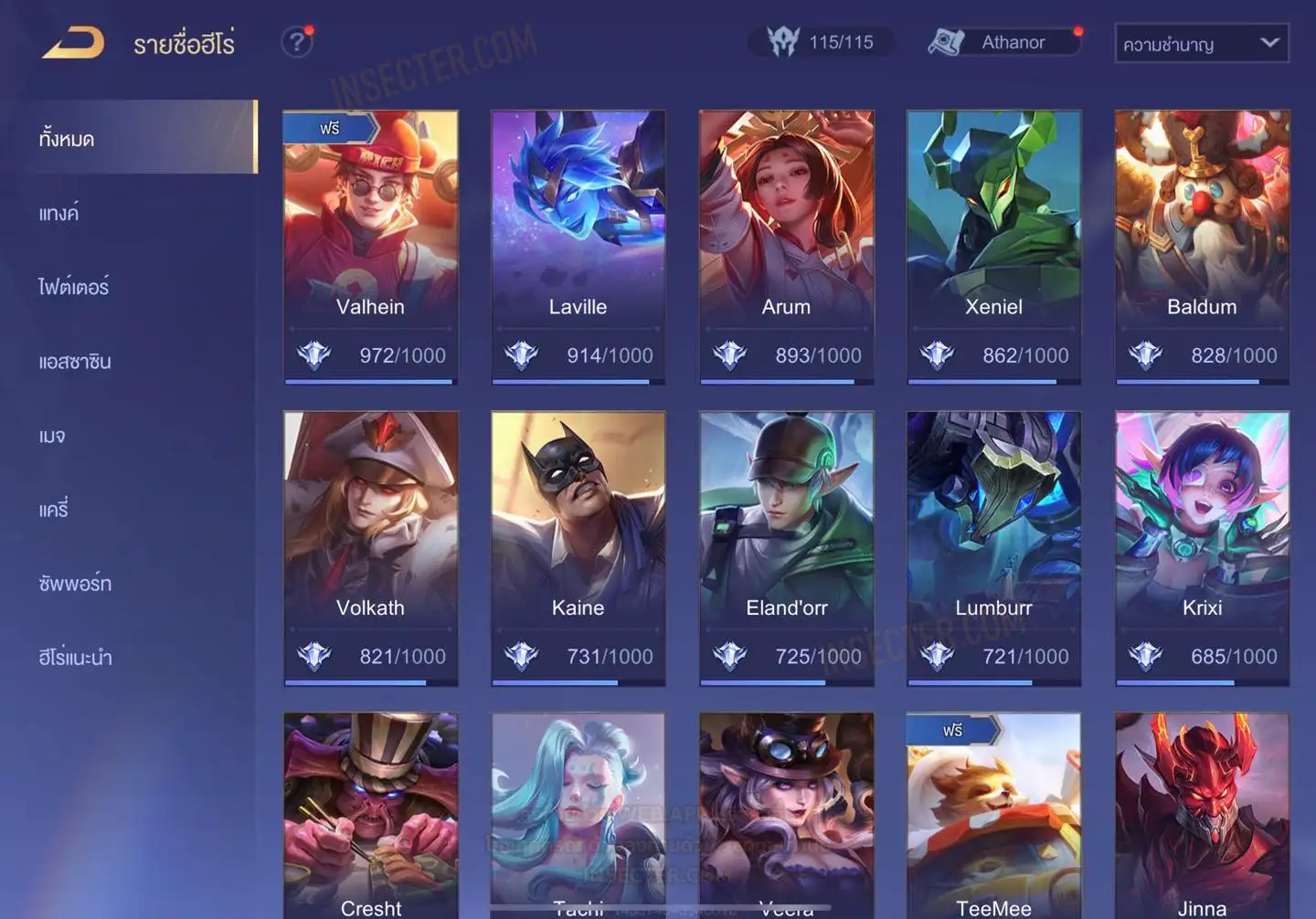1316x919 pixels.
Task: Open the ความชำนาญ sort dropdown
Action: tap(1201, 44)
